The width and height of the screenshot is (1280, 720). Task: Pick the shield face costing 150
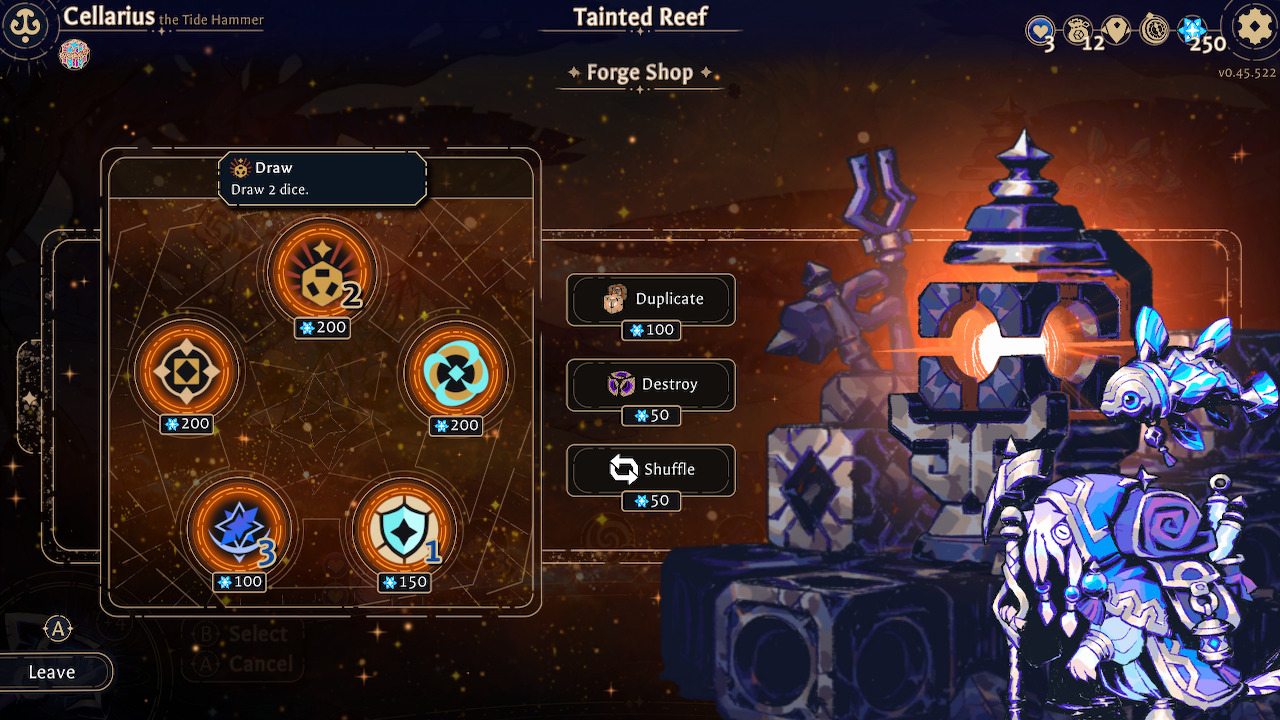[x=404, y=528]
